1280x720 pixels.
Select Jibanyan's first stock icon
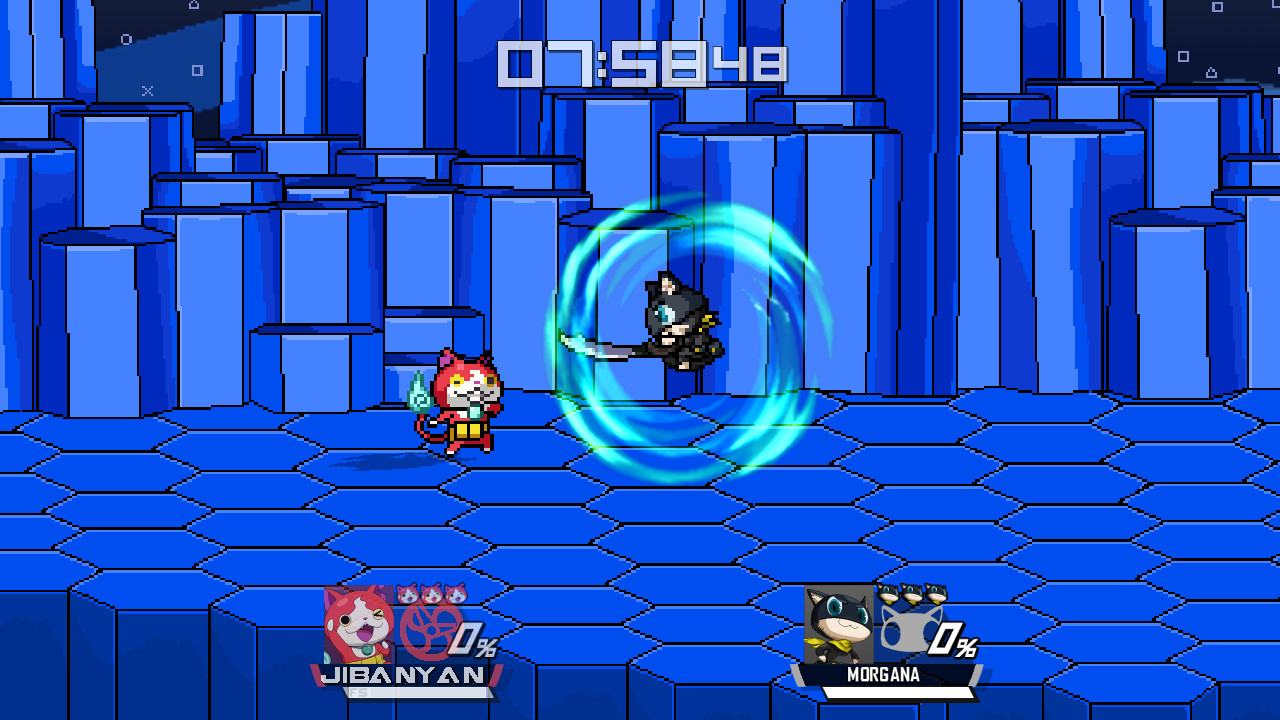point(407,593)
